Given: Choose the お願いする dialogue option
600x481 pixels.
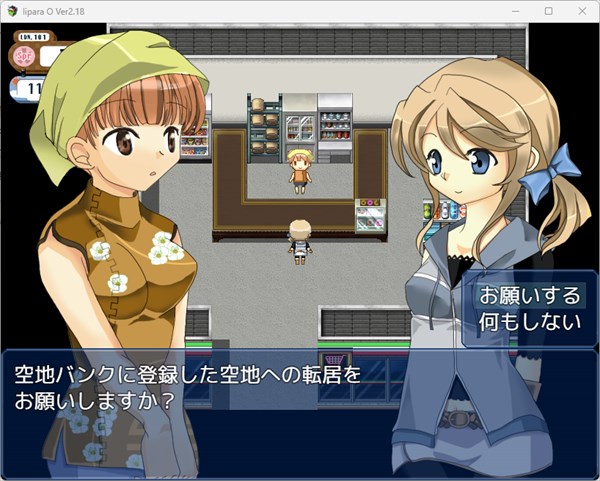Looking at the screenshot, I should pyautogui.click(x=528, y=296).
